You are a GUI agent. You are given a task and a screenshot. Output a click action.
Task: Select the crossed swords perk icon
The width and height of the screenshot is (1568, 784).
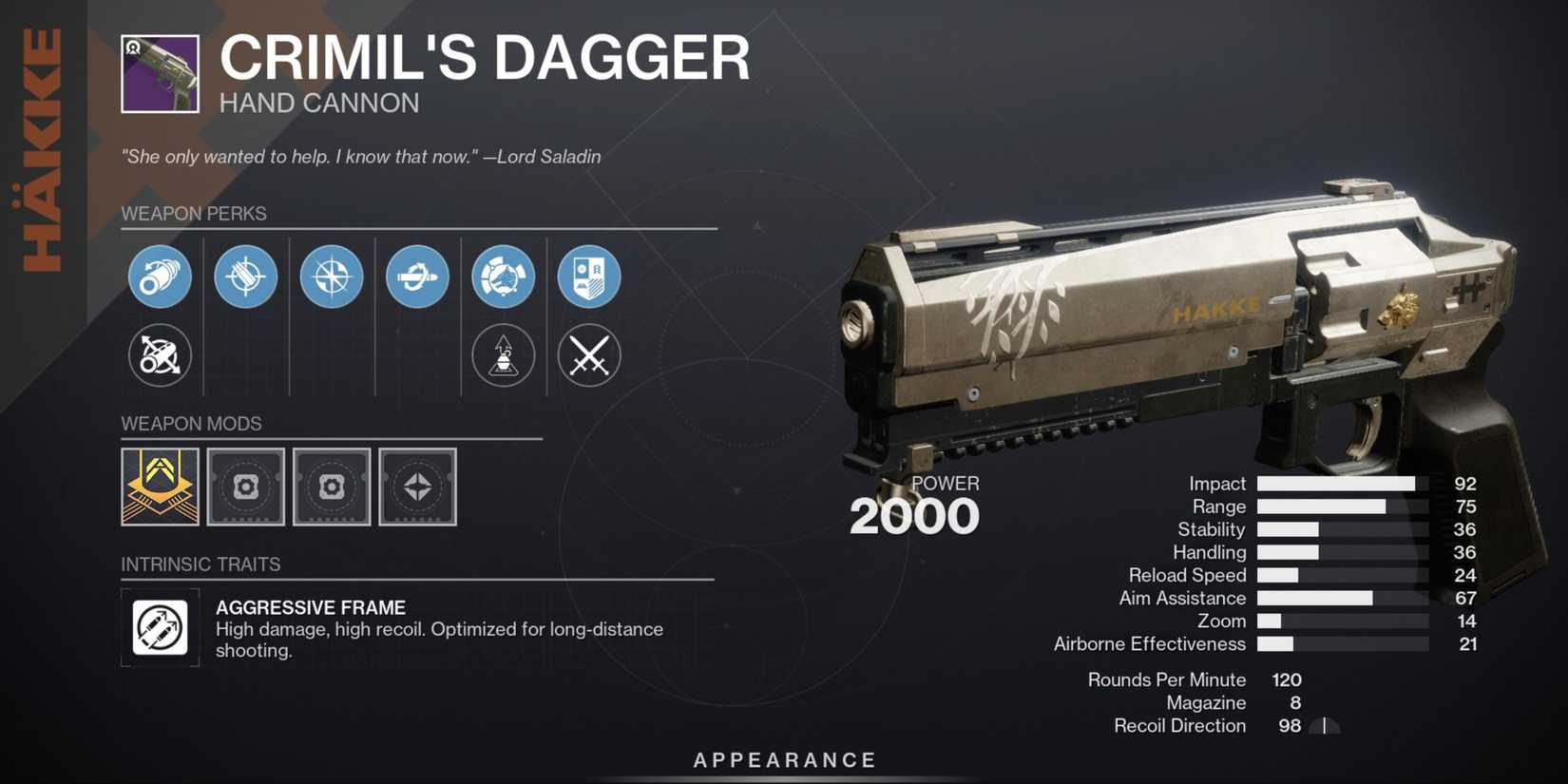(589, 356)
